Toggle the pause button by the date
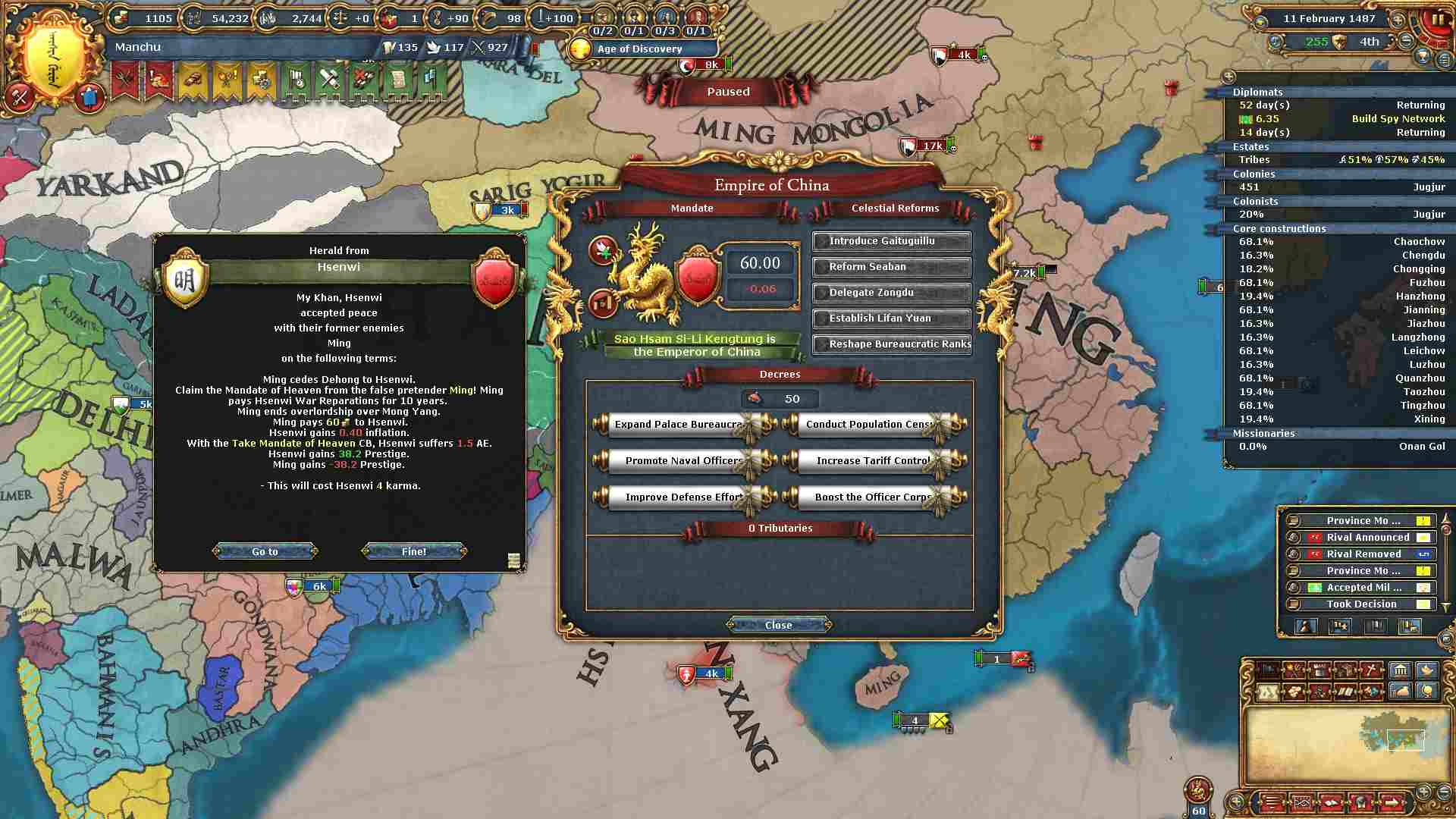 point(1437,20)
